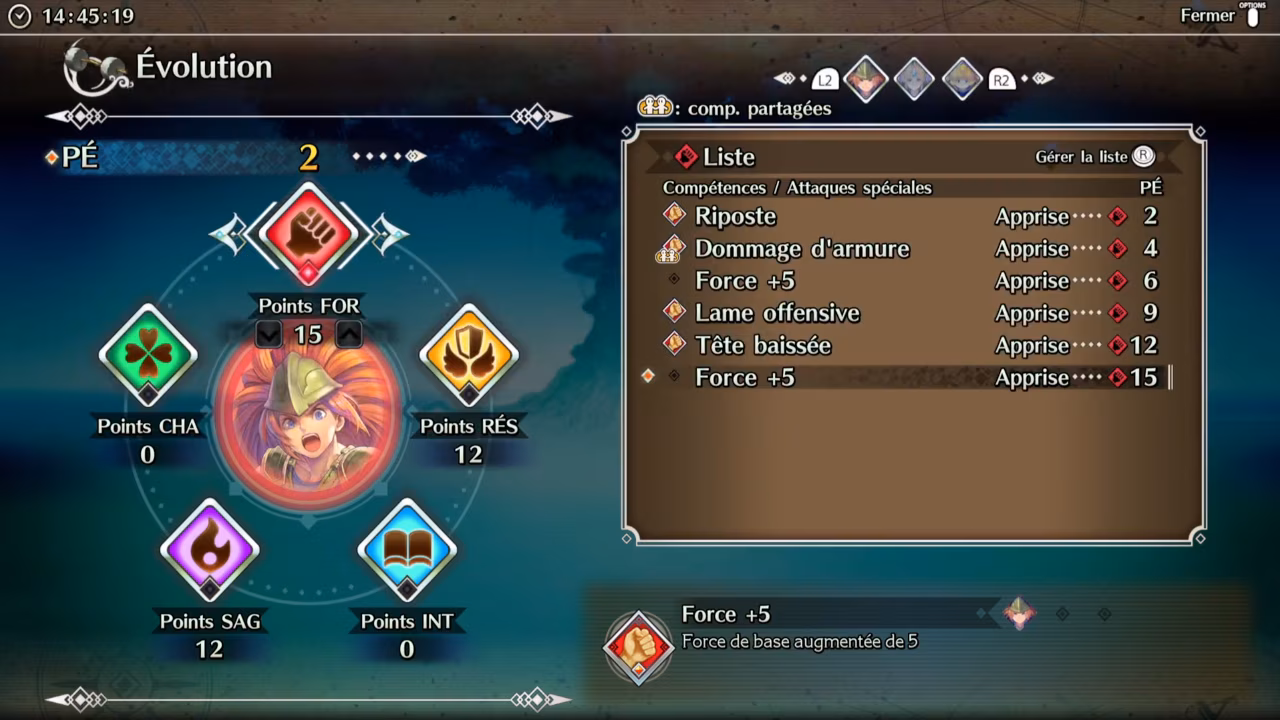Select the red fist Points FOR icon
The height and width of the screenshot is (720, 1280).
308,233
